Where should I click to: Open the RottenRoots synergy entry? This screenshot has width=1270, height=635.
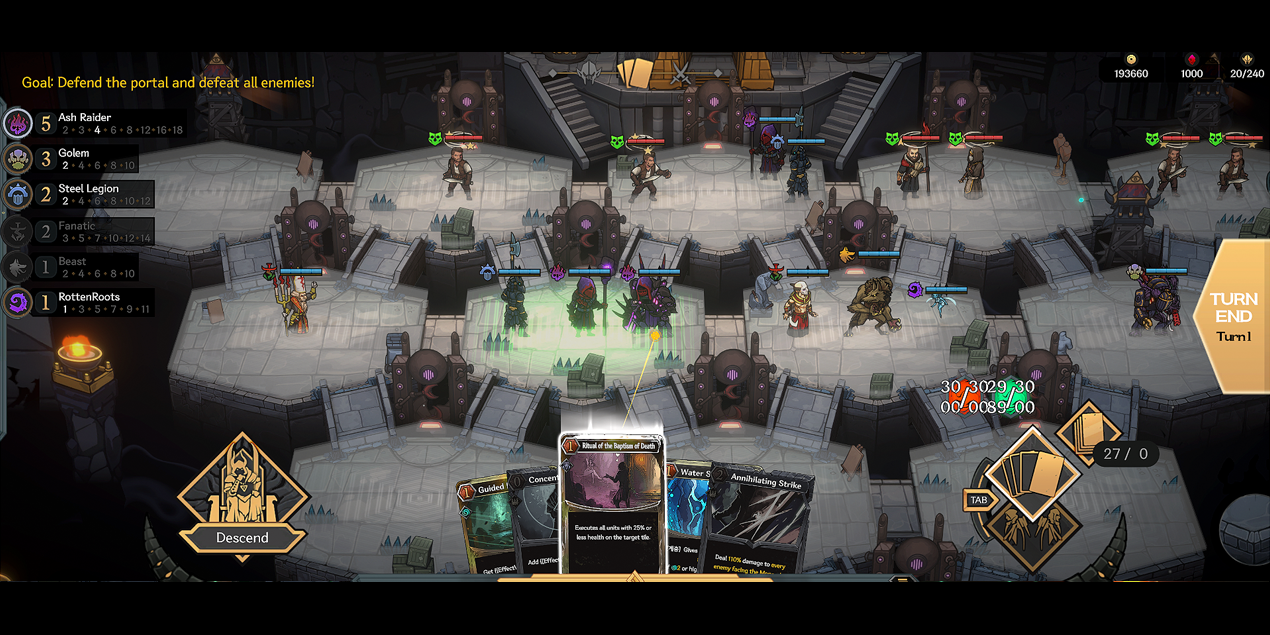coord(85,302)
